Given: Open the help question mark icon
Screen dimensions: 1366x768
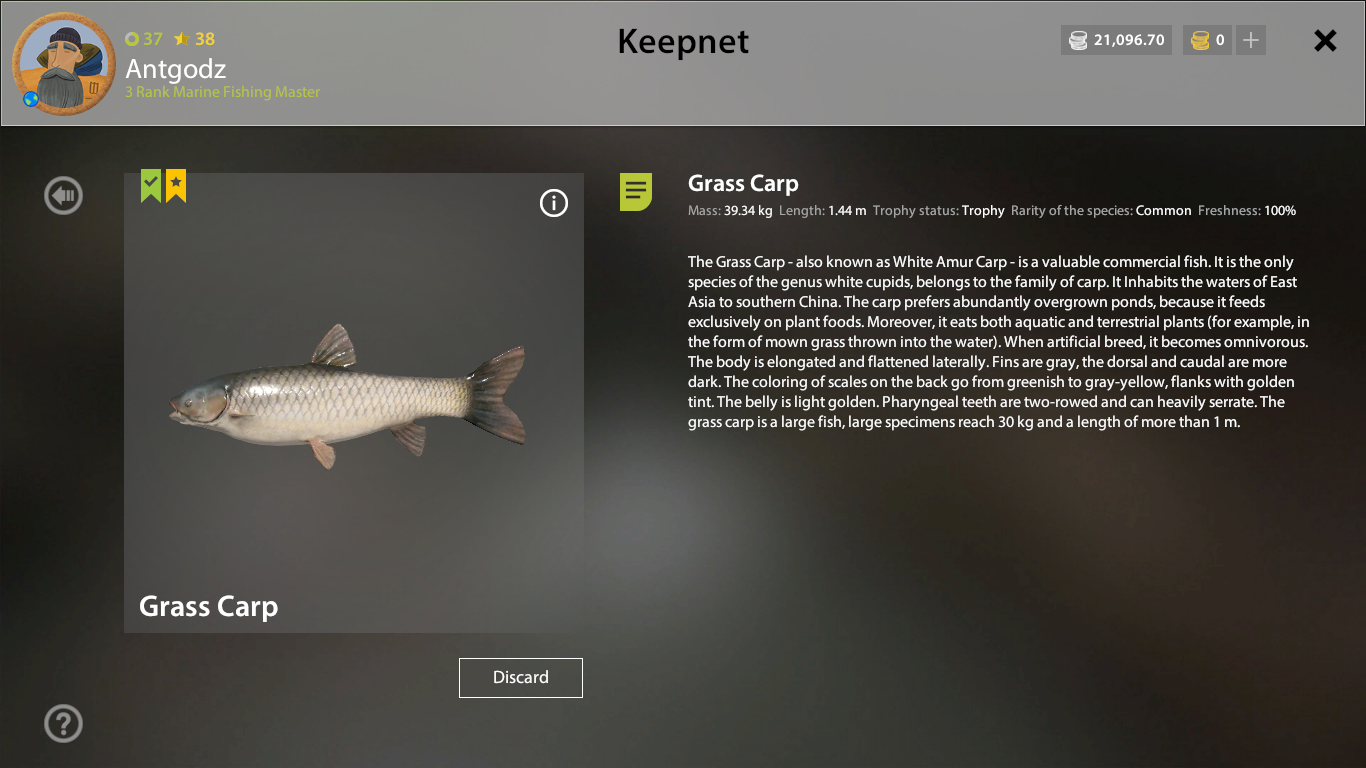Looking at the screenshot, I should pyautogui.click(x=63, y=723).
